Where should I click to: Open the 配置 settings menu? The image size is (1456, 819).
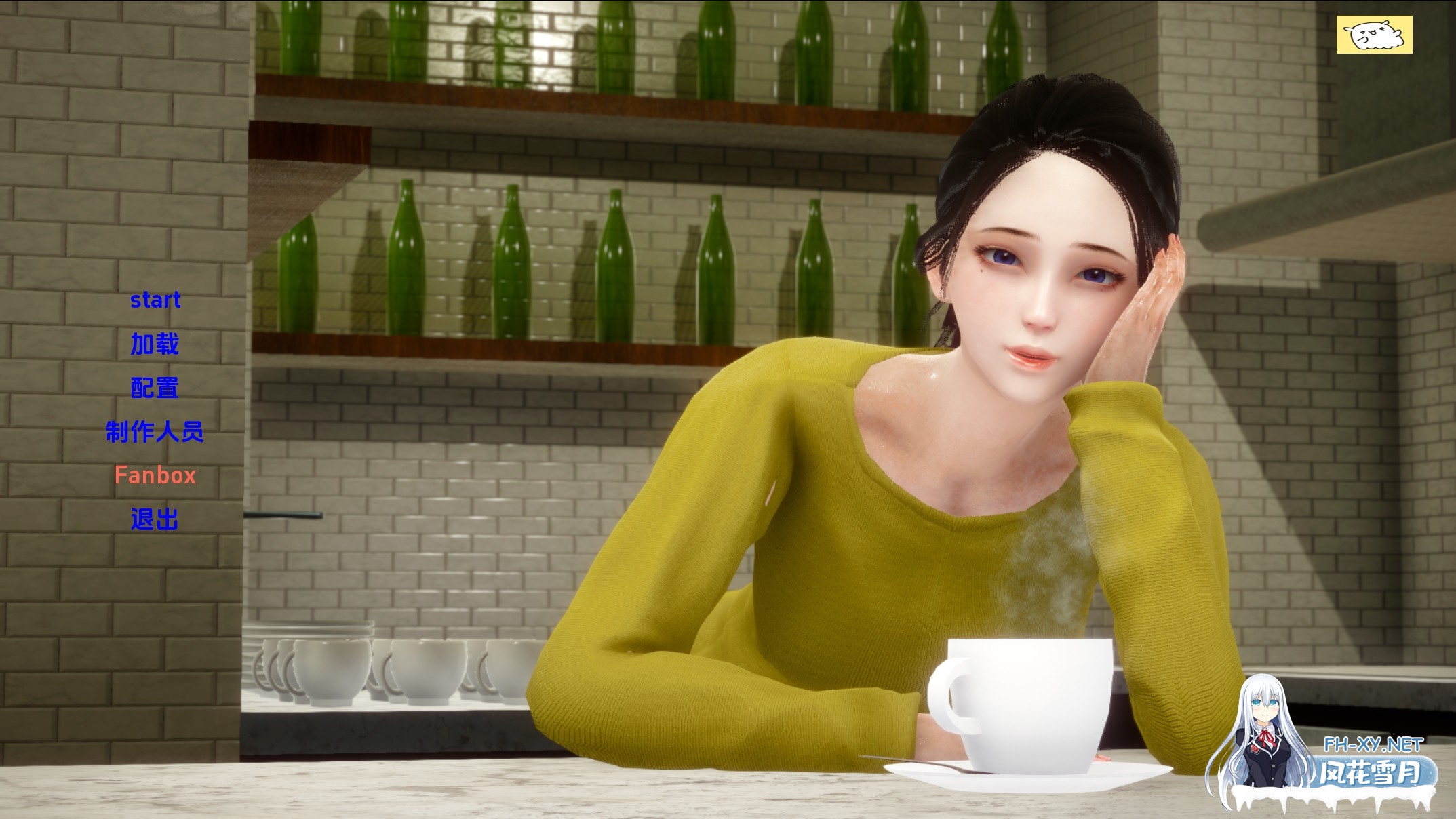point(157,388)
